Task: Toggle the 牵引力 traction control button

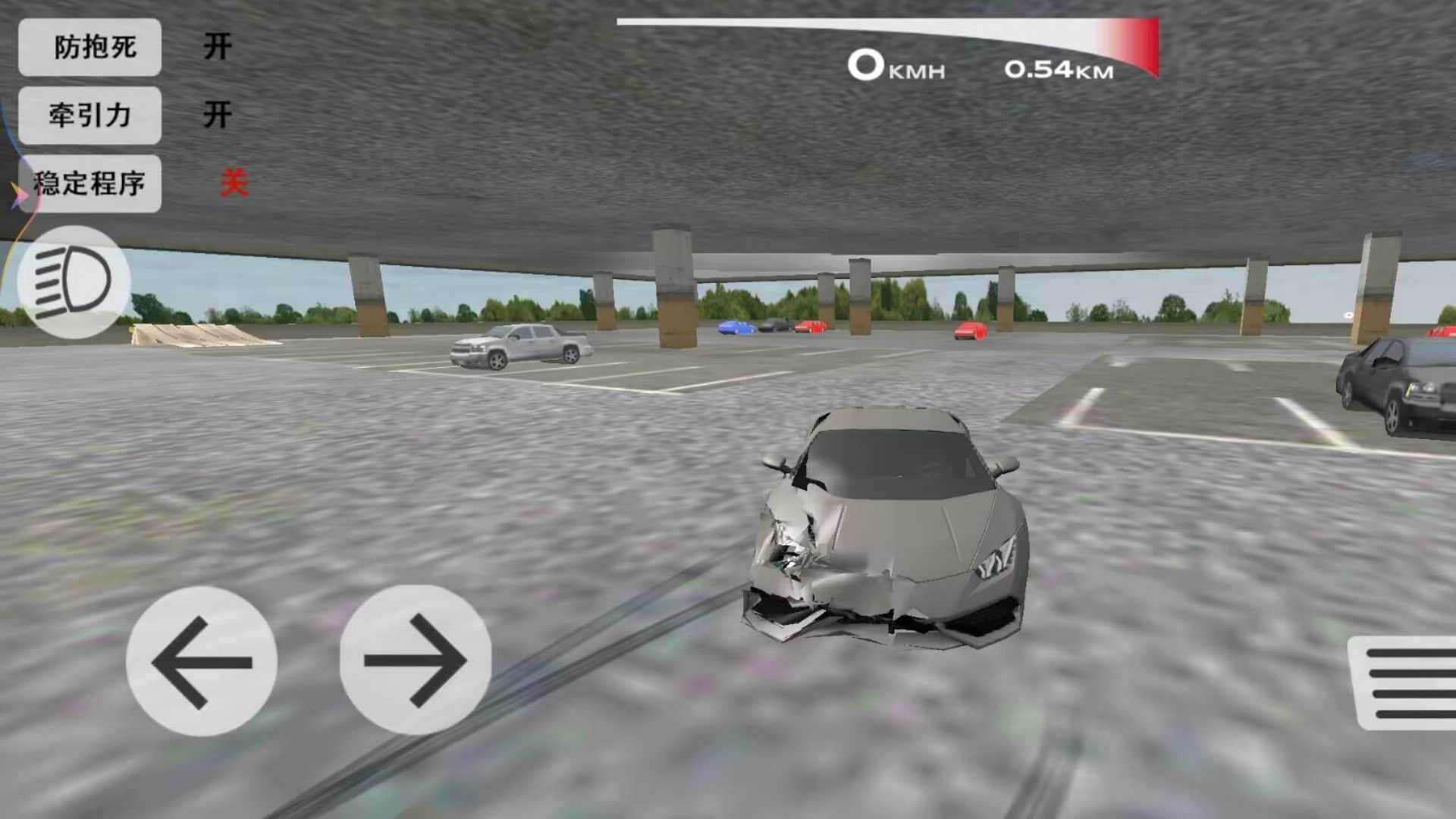Action: point(89,115)
